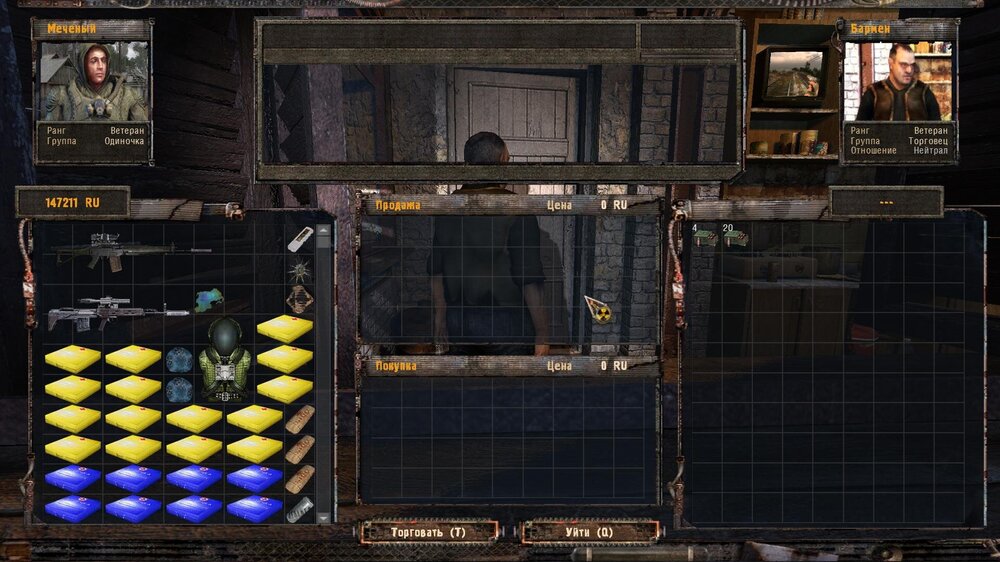
Task: Select the spiky urchin artifact
Action: pos(299,269)
